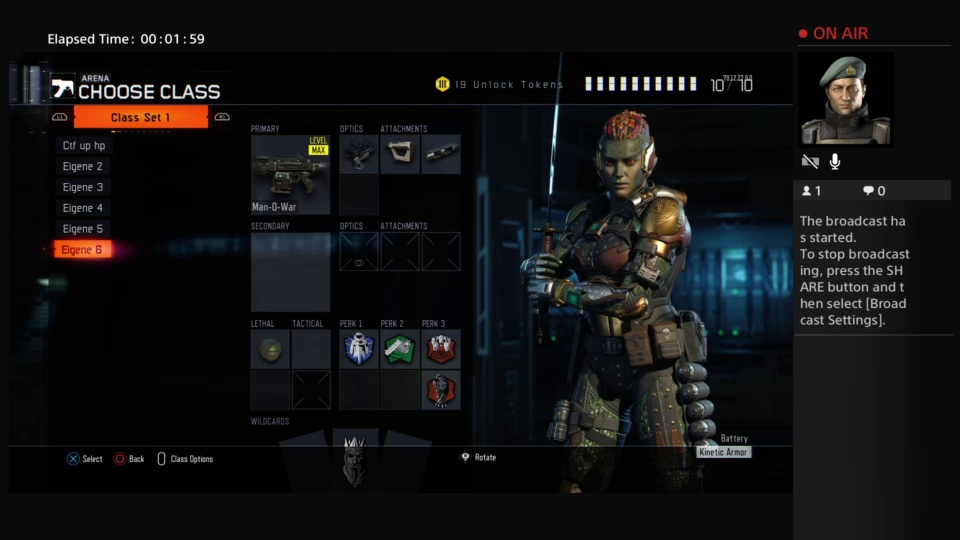Pick the Eigene 4 class
960x540 pixels.
[x=83, y=208]
